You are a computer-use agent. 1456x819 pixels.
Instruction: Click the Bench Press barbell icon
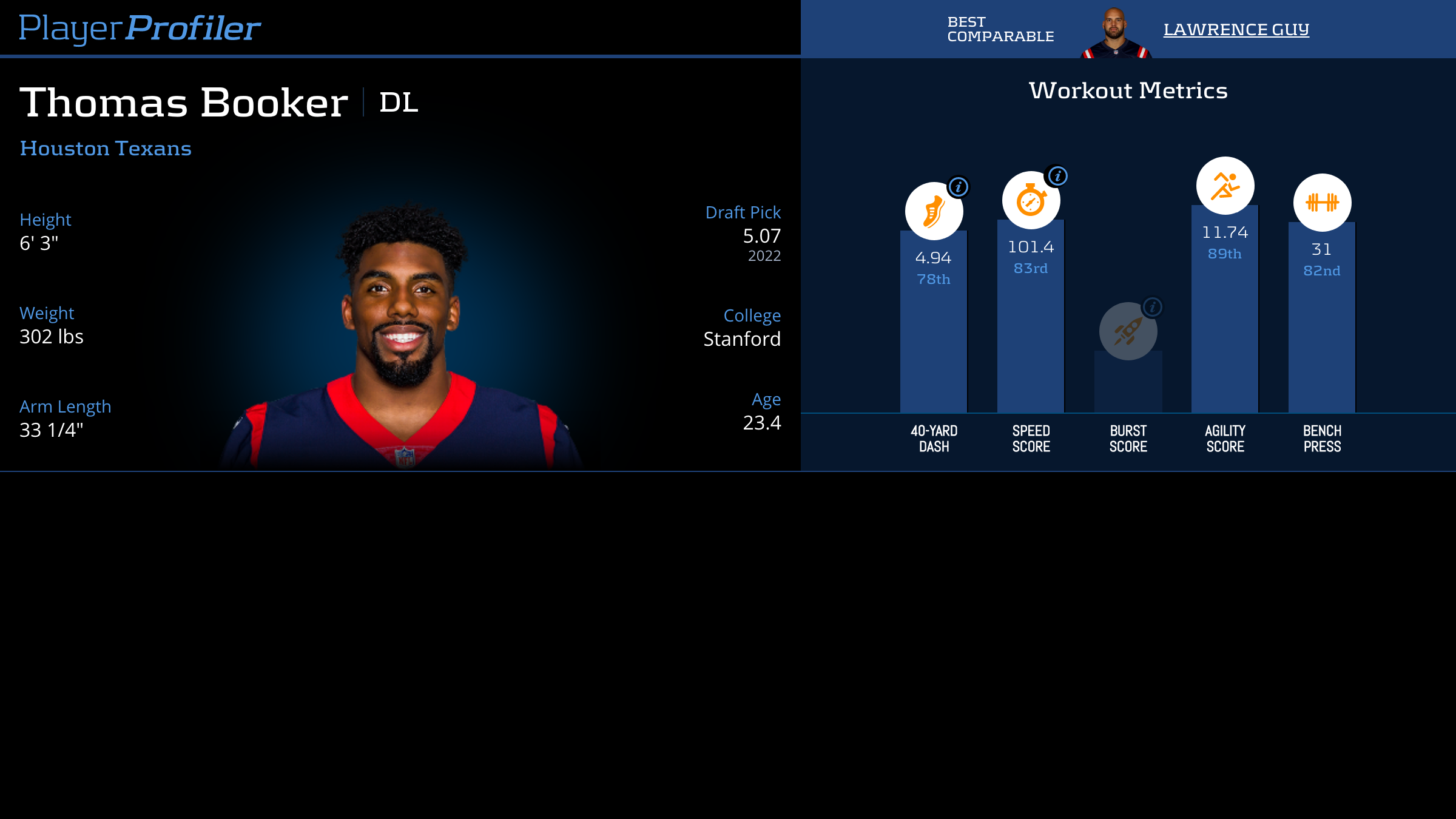point(1322,203)
